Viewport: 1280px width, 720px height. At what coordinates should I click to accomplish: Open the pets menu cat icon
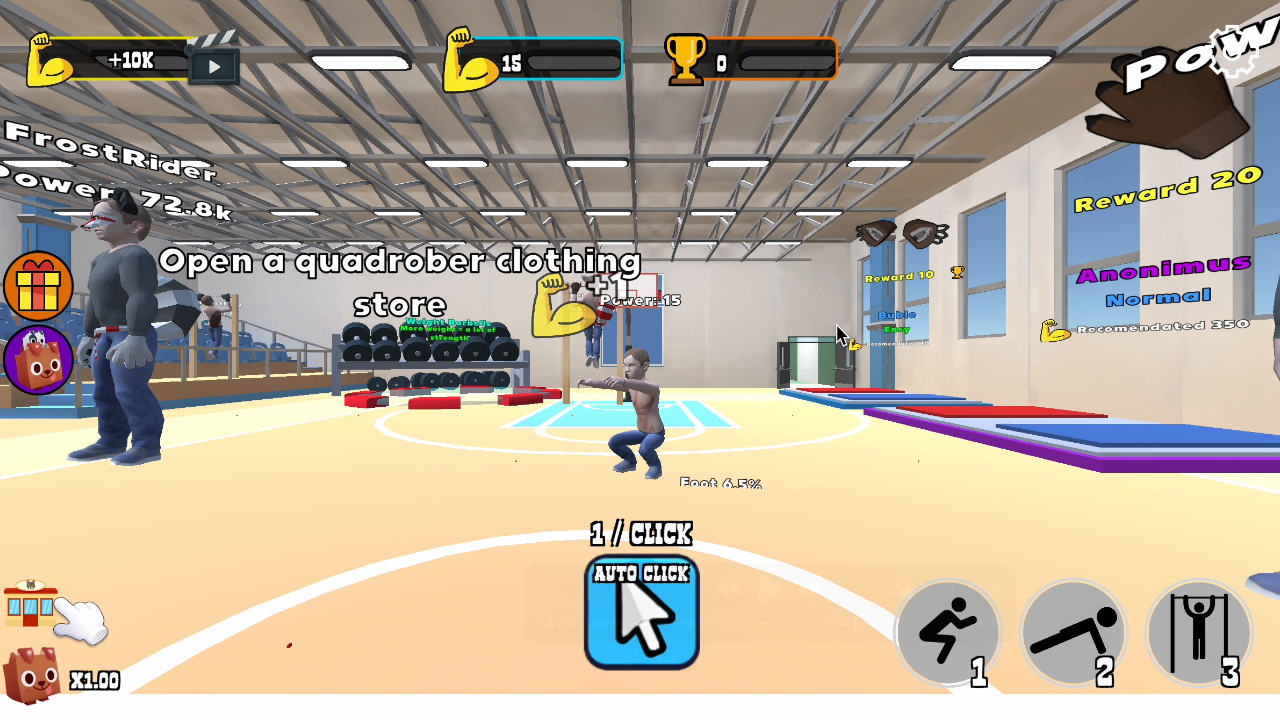point(39,360)
